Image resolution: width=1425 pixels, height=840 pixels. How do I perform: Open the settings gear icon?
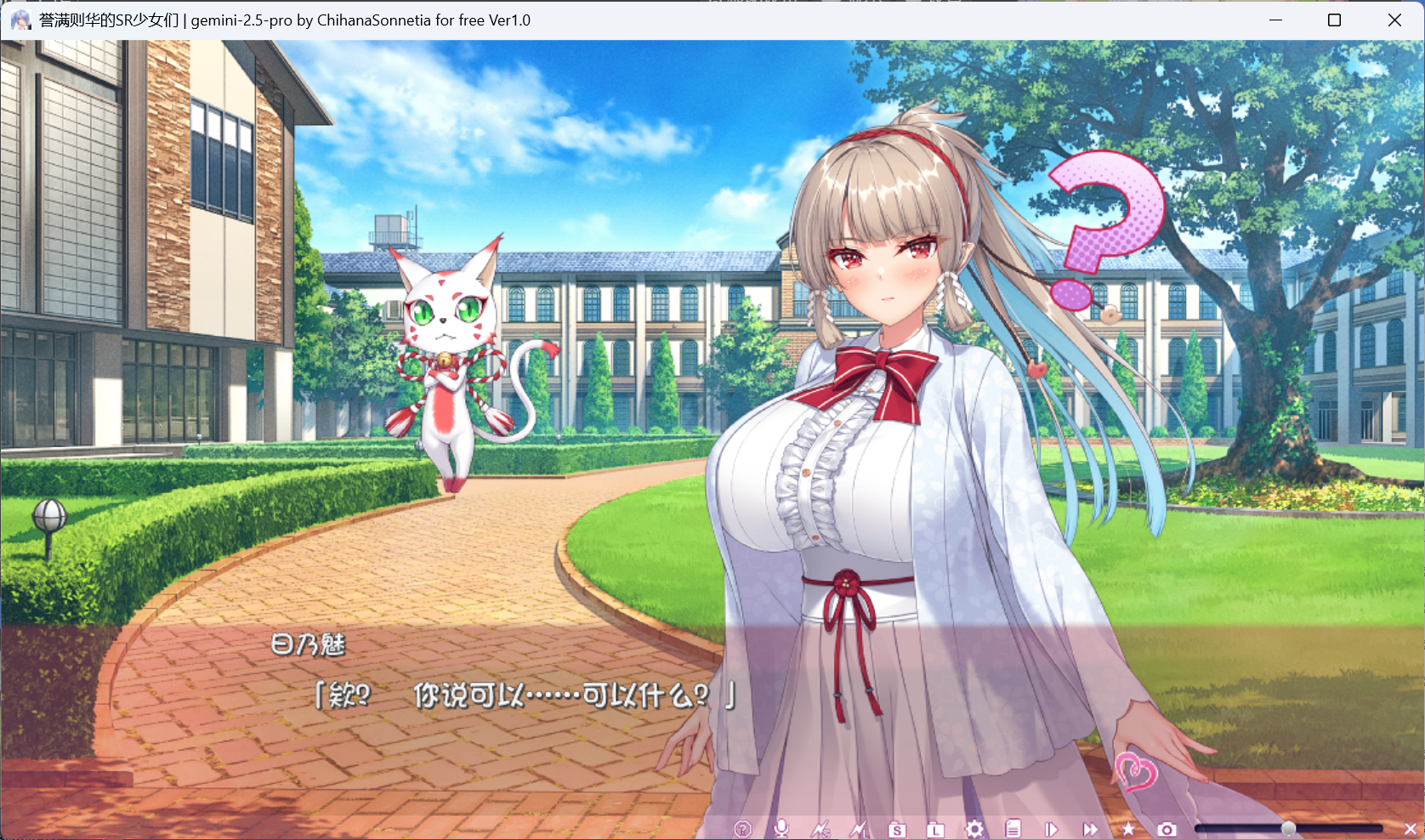coord(974,827)
